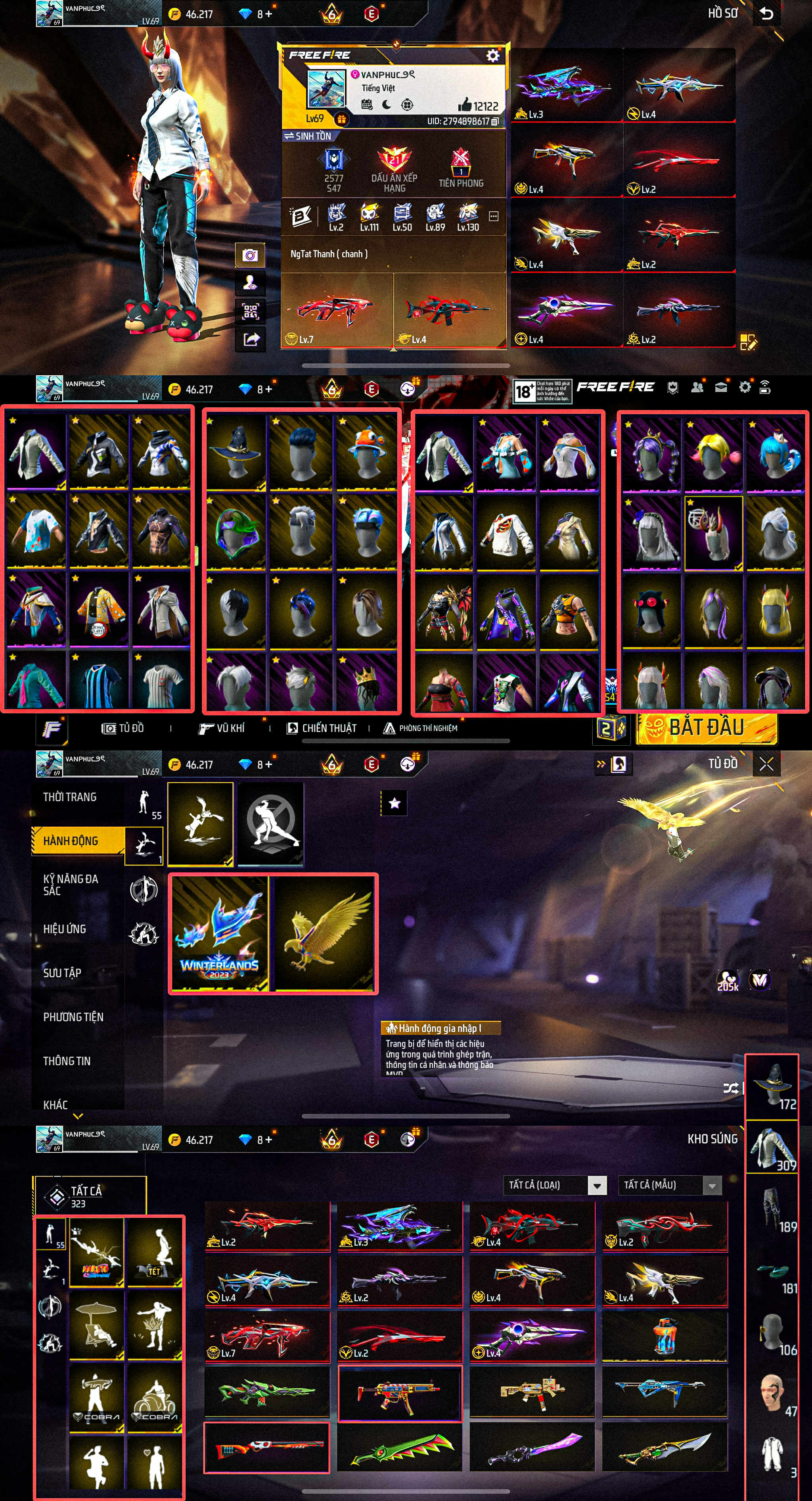Choose the KỸ NĂNG ĐA SẮC category
The width and height of the screenshot is (812, 1501).
(71, 885)
